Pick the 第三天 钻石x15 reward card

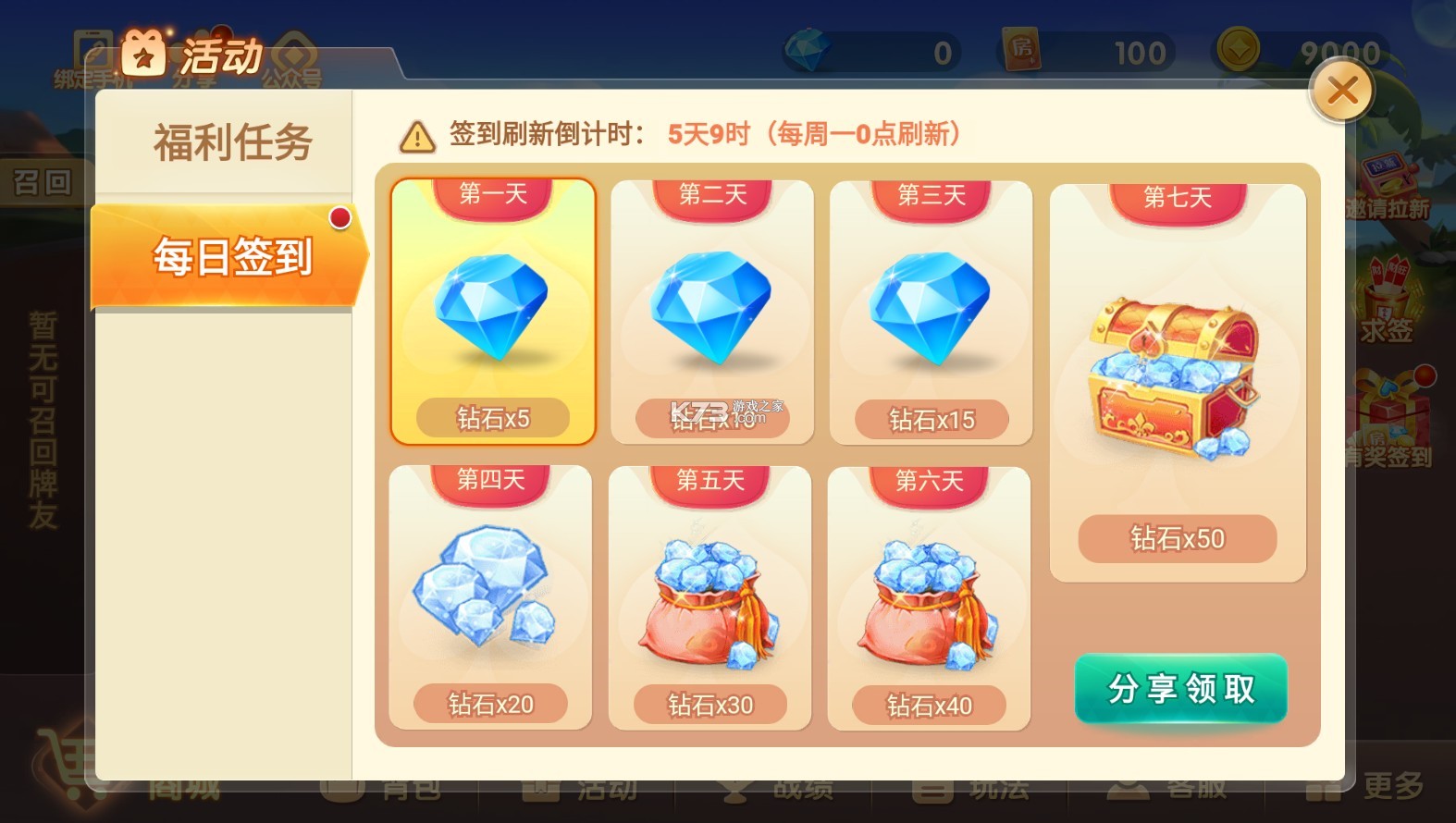[x=932, y=312]
